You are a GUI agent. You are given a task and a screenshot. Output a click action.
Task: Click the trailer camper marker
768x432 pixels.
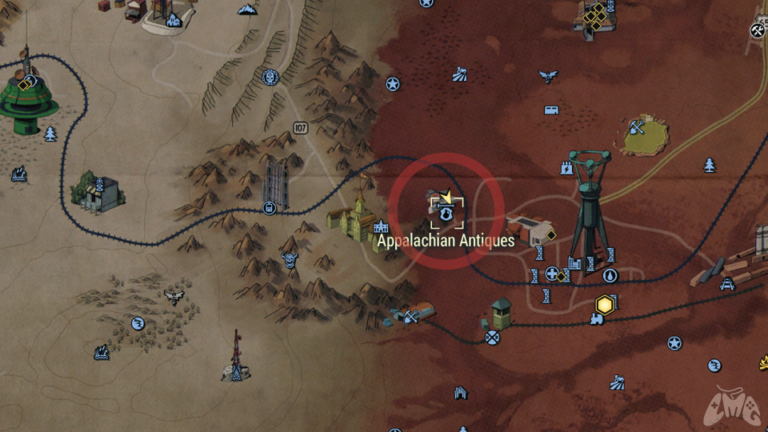[551, 110]
